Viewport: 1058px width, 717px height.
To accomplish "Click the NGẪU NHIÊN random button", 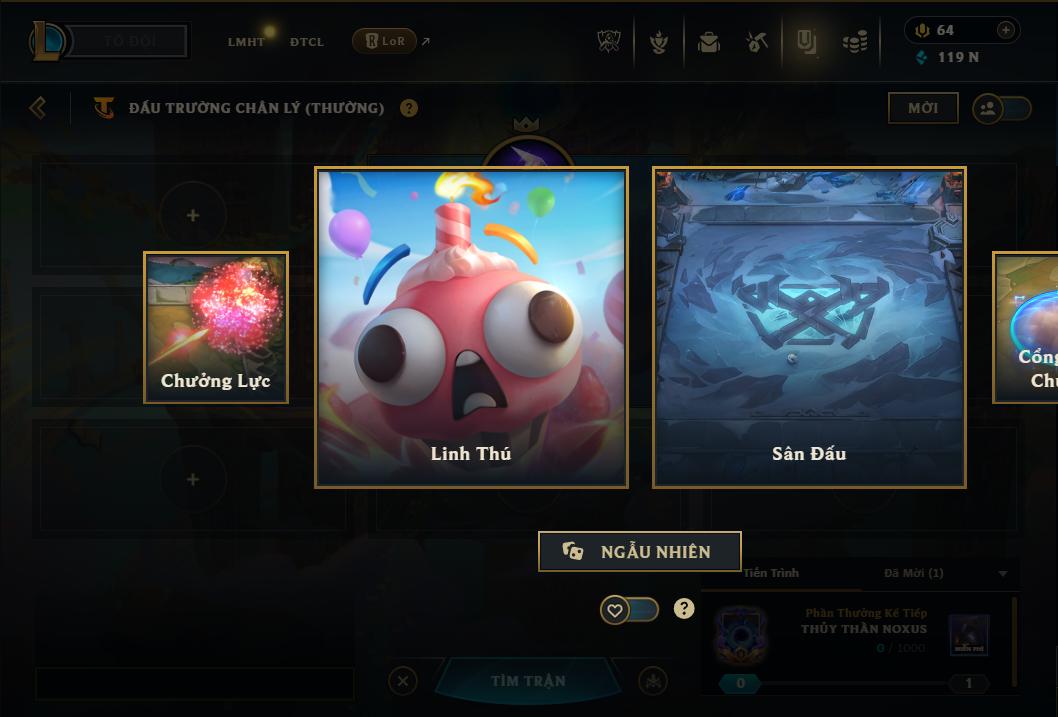I will (640, 551).
